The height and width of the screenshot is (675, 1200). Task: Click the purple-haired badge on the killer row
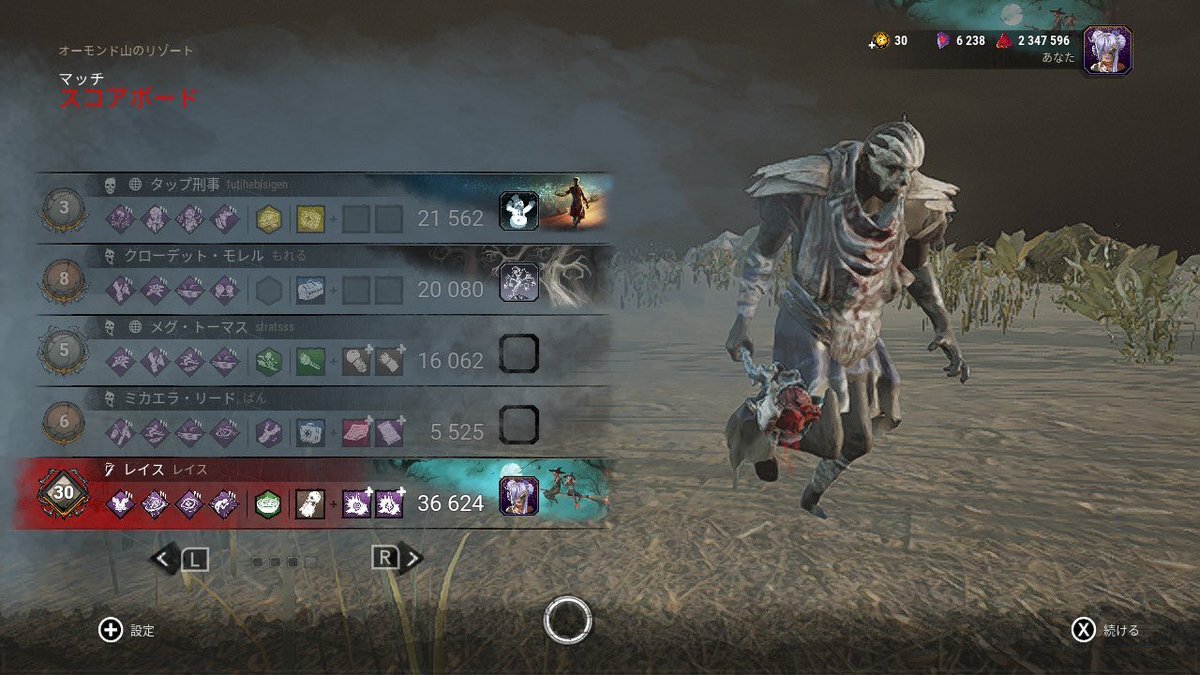519,497
